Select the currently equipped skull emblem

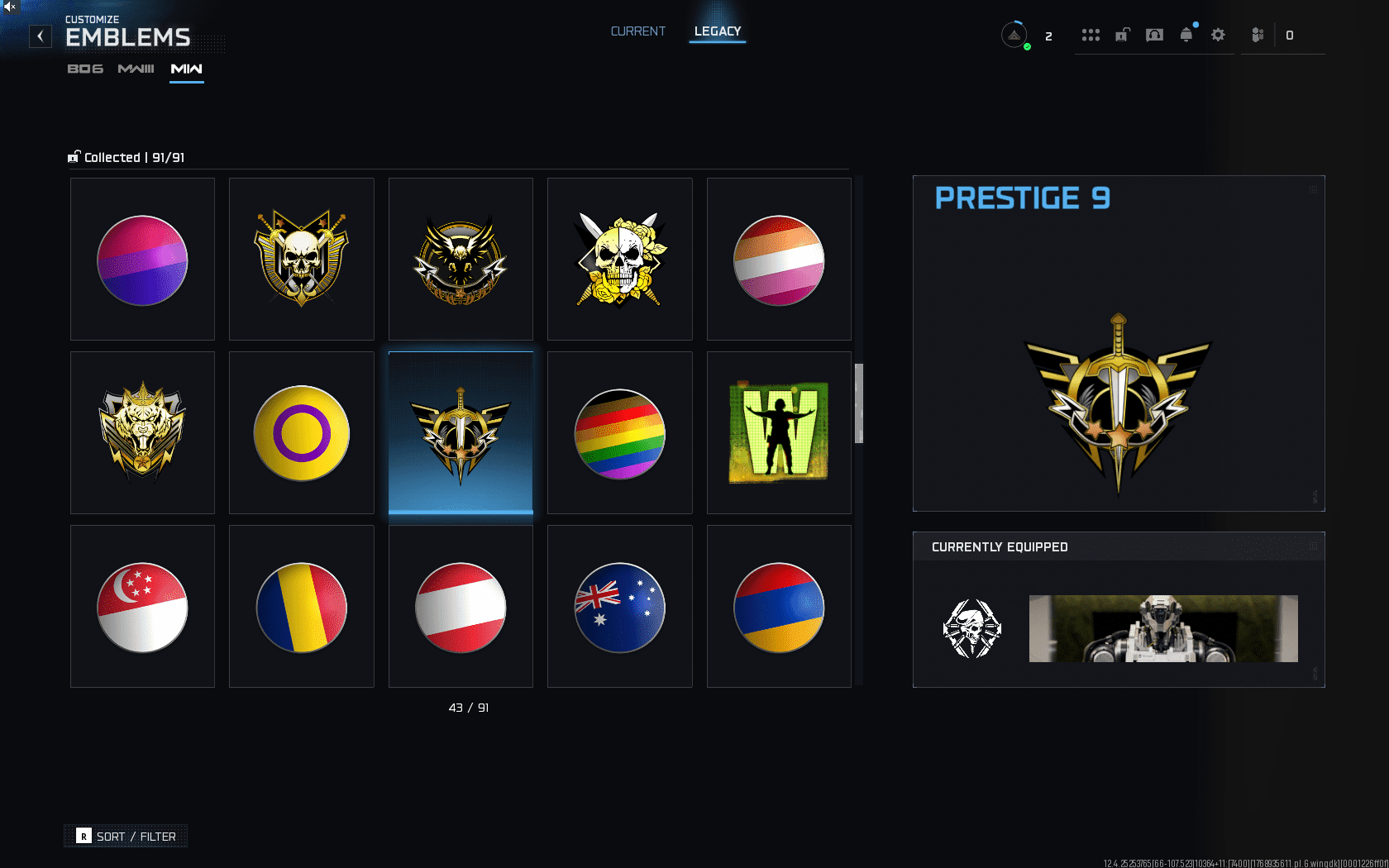click(x=972, y=629)
